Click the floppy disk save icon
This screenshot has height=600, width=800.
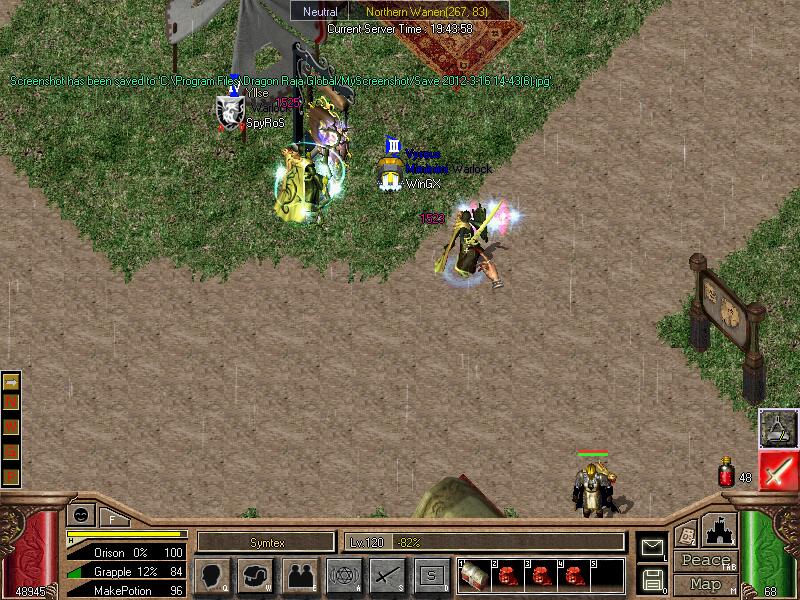coord(651,578)
